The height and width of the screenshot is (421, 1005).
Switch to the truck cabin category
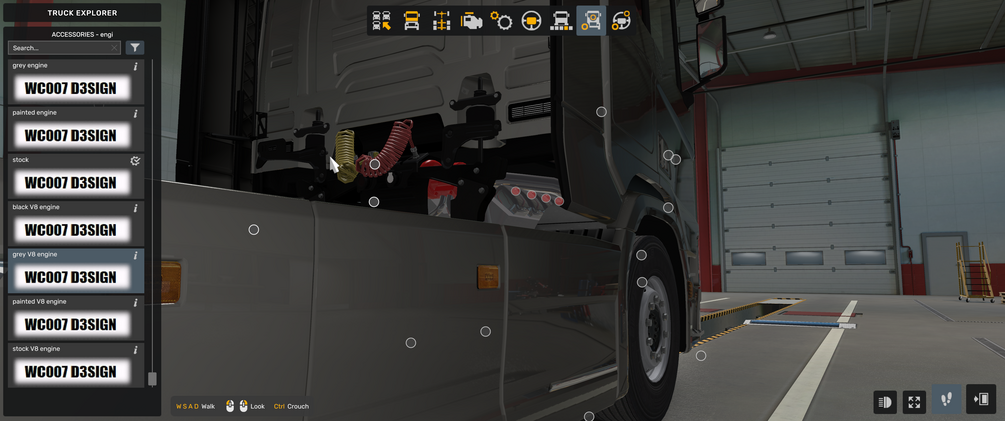tap(411, 21)
